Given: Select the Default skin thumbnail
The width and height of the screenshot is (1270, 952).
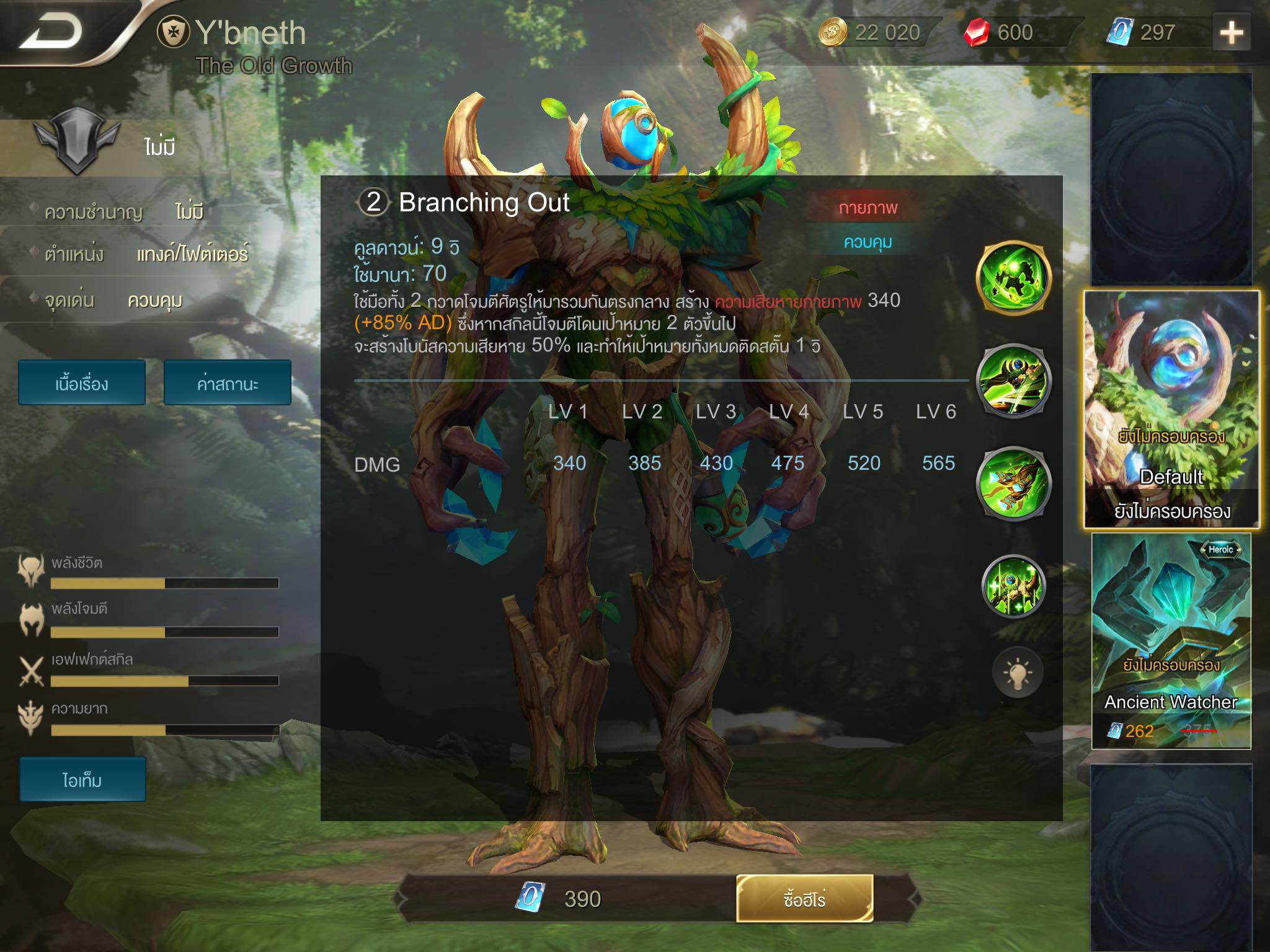Looking at the screenshot, I should [x=1171, y=409].
